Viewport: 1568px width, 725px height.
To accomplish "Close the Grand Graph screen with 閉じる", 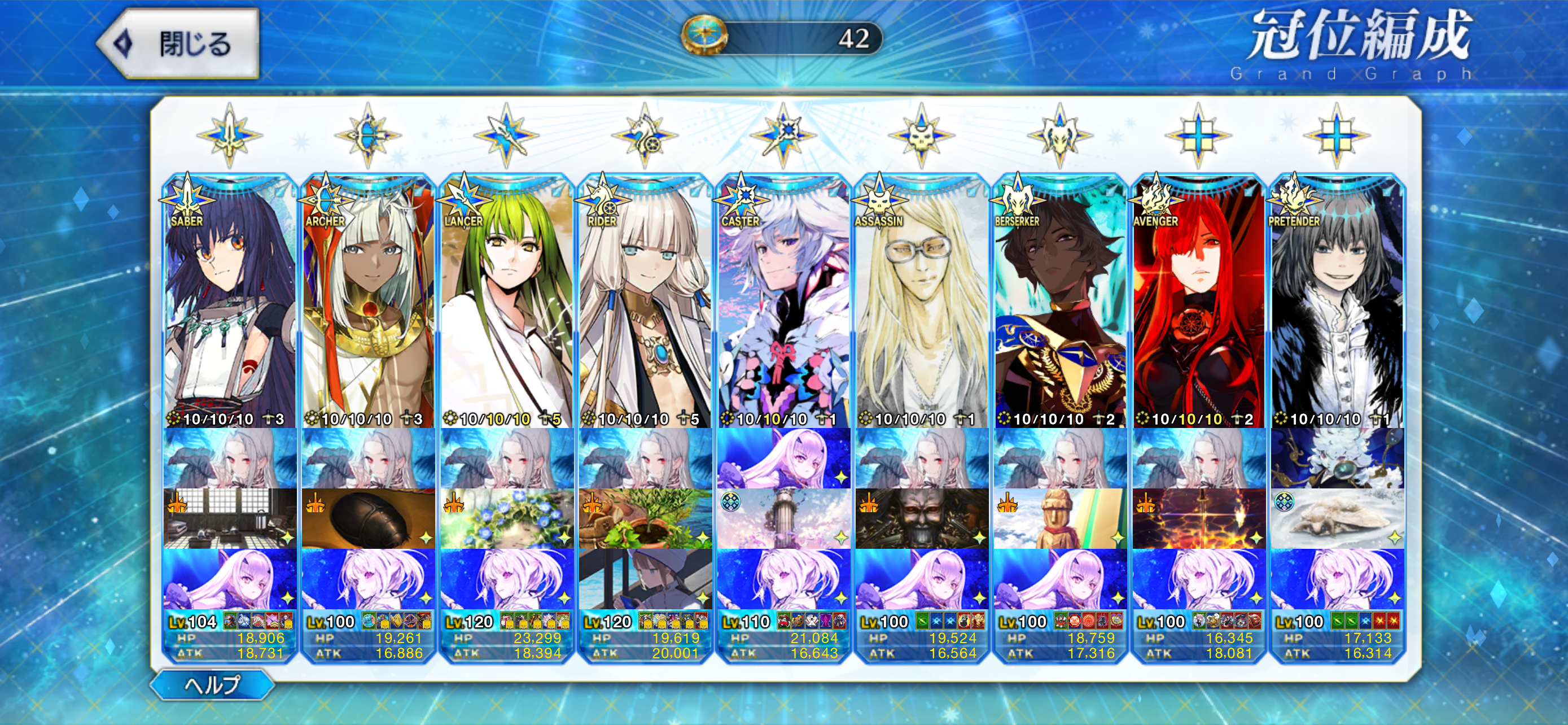I will click(178, 44).
